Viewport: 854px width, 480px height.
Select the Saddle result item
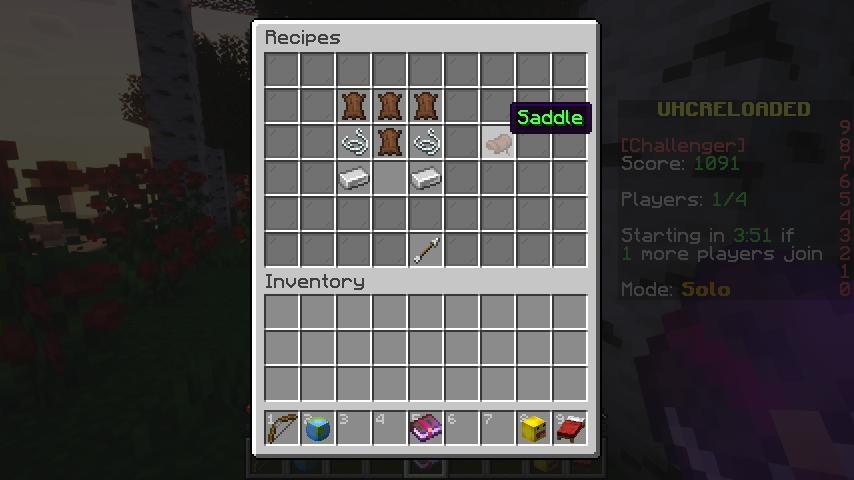tap(498, 143)
